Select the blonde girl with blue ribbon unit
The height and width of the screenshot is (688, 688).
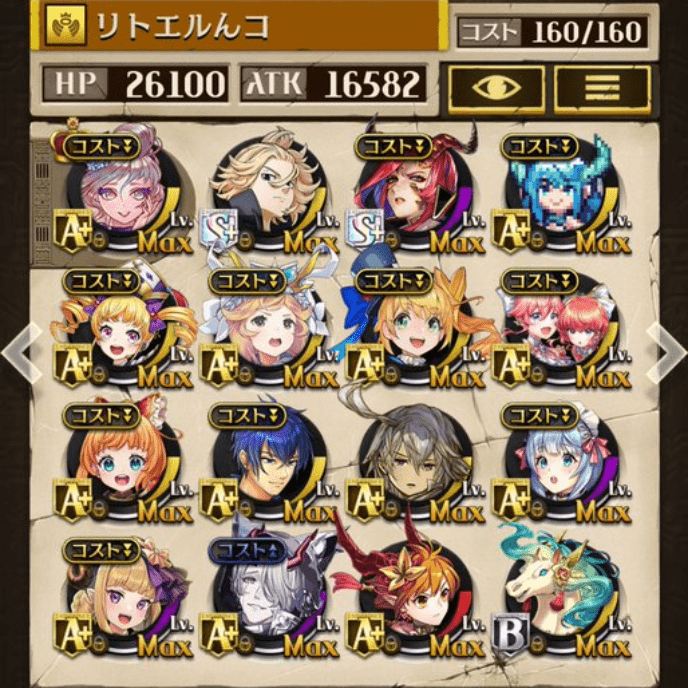[413, 325]
